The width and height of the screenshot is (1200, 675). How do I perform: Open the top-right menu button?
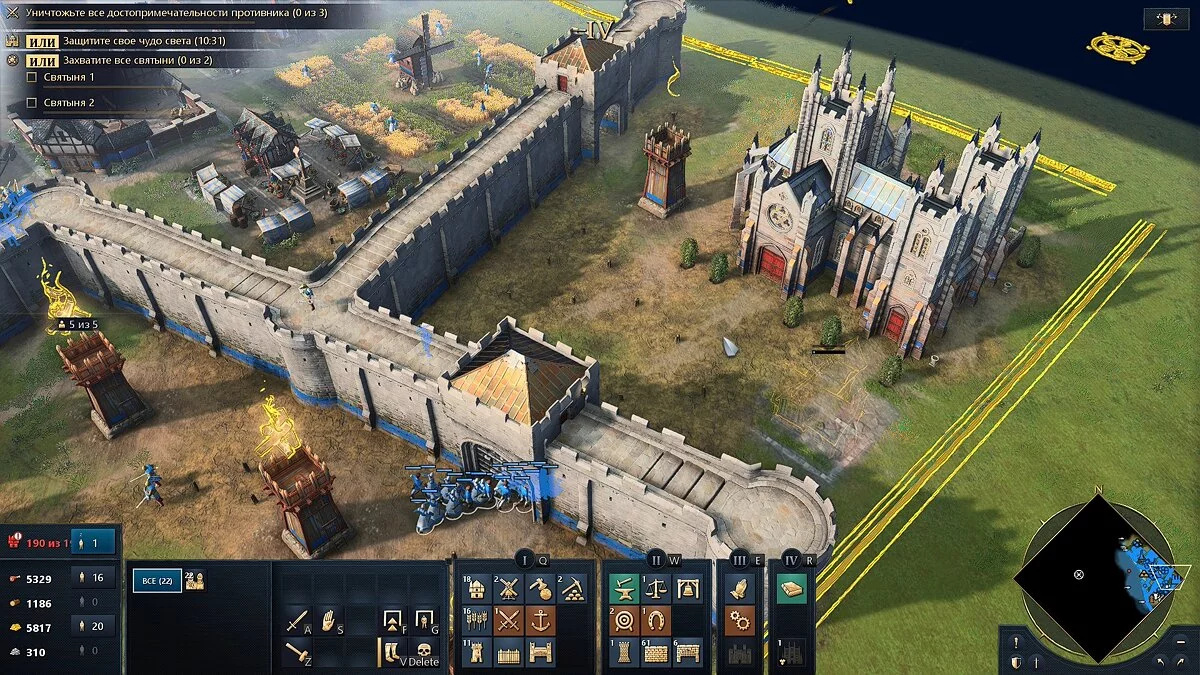click(x=1166, y=18)
